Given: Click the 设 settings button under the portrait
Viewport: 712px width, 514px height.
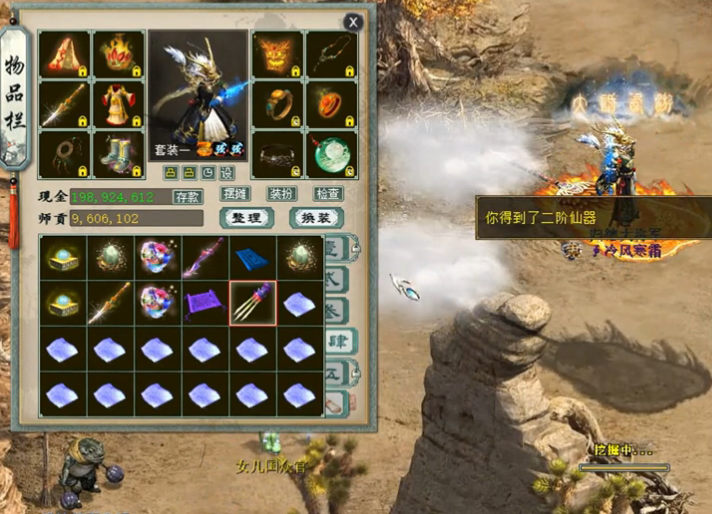Looking at the screenshot, I should click(227, 172).
